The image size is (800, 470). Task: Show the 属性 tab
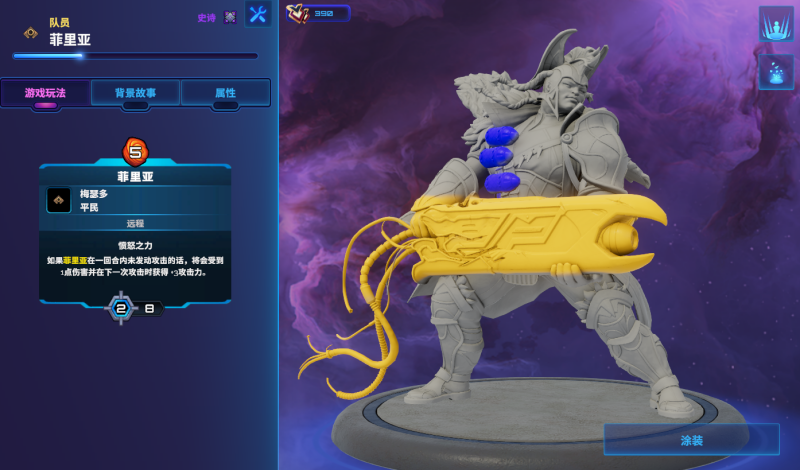tap(225, 93)
